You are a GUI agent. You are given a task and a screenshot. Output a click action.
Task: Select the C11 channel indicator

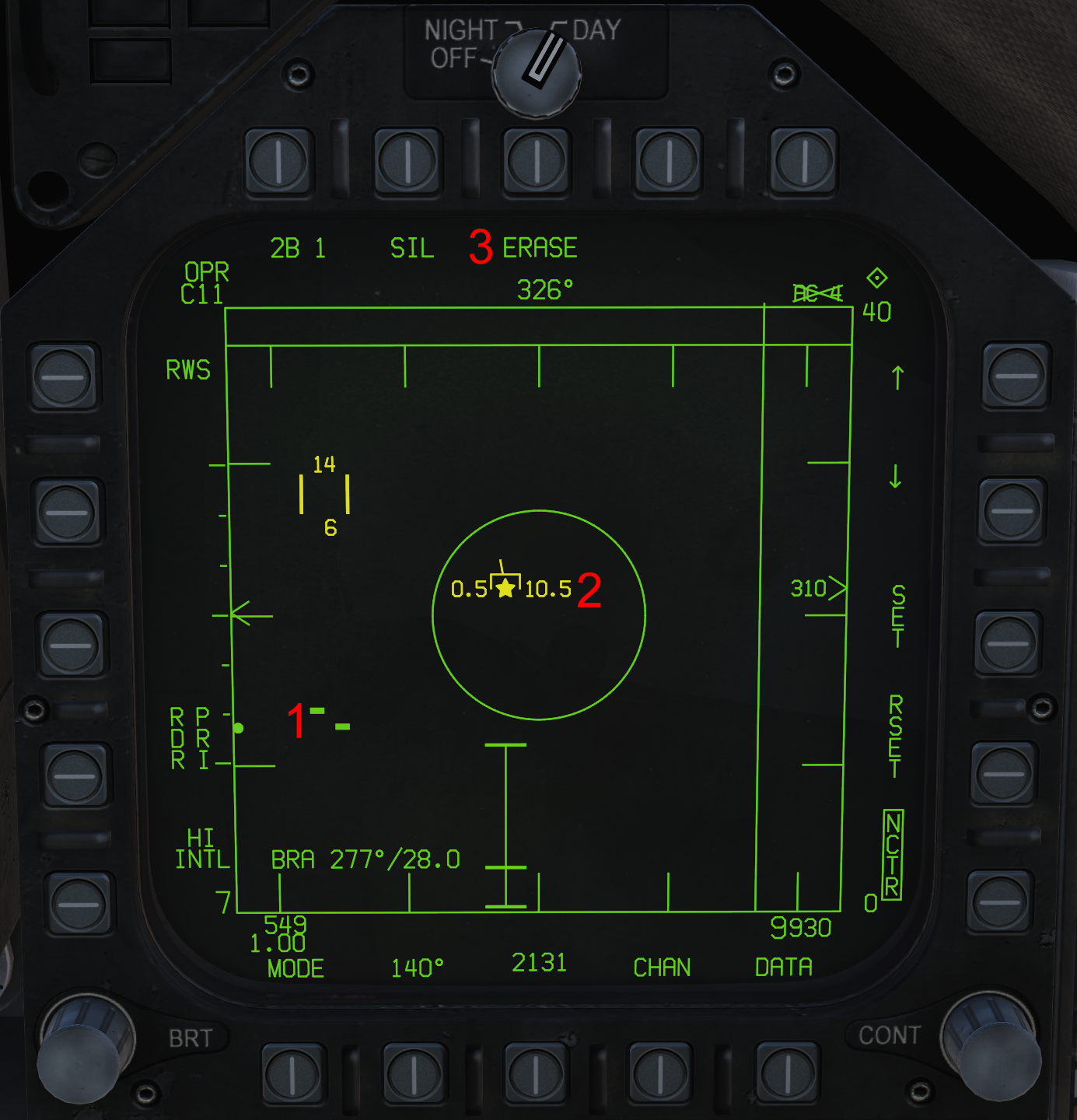pos(202,294)
